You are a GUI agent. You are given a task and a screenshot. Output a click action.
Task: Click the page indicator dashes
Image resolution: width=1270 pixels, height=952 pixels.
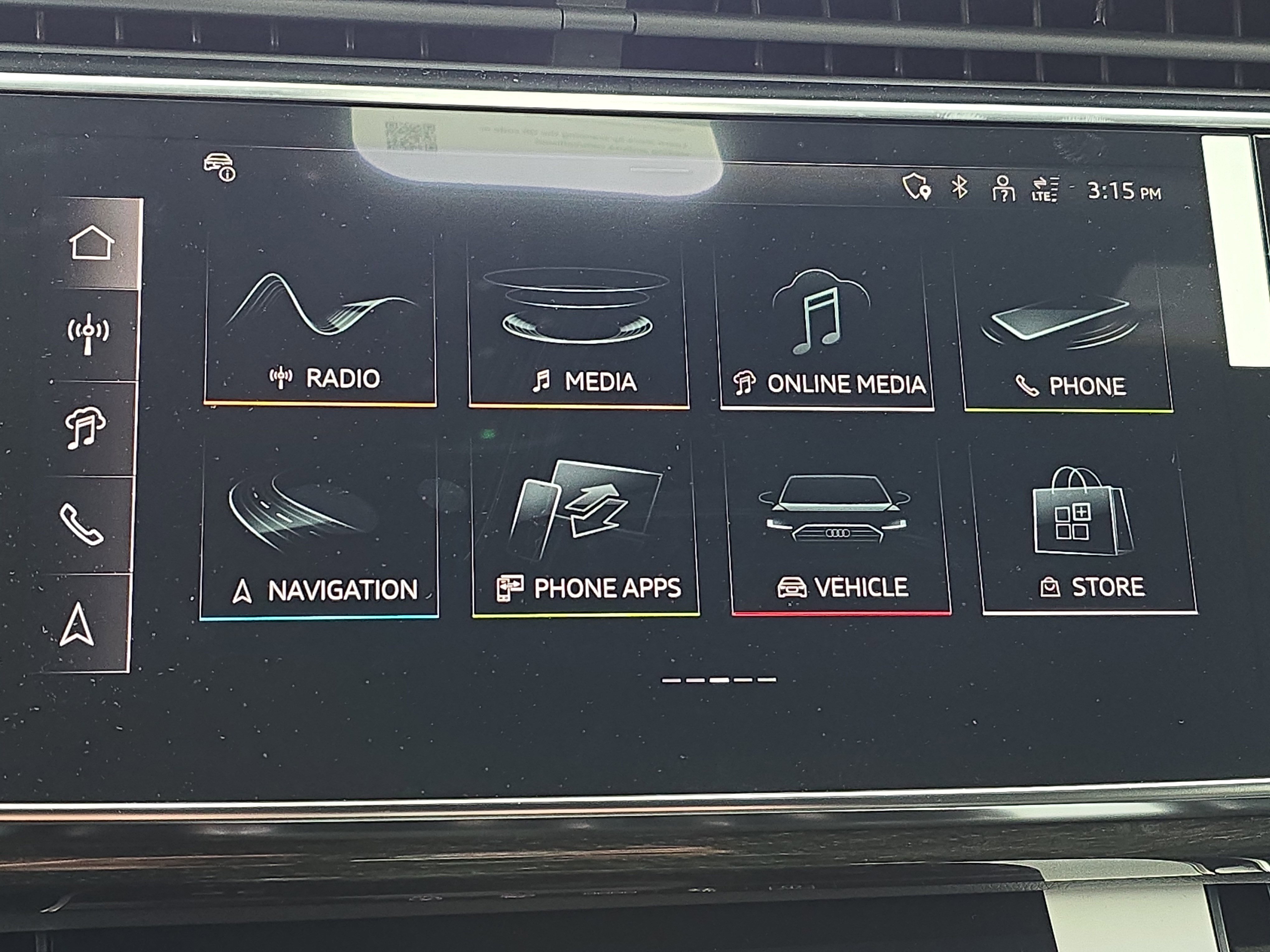click(718, 680)
